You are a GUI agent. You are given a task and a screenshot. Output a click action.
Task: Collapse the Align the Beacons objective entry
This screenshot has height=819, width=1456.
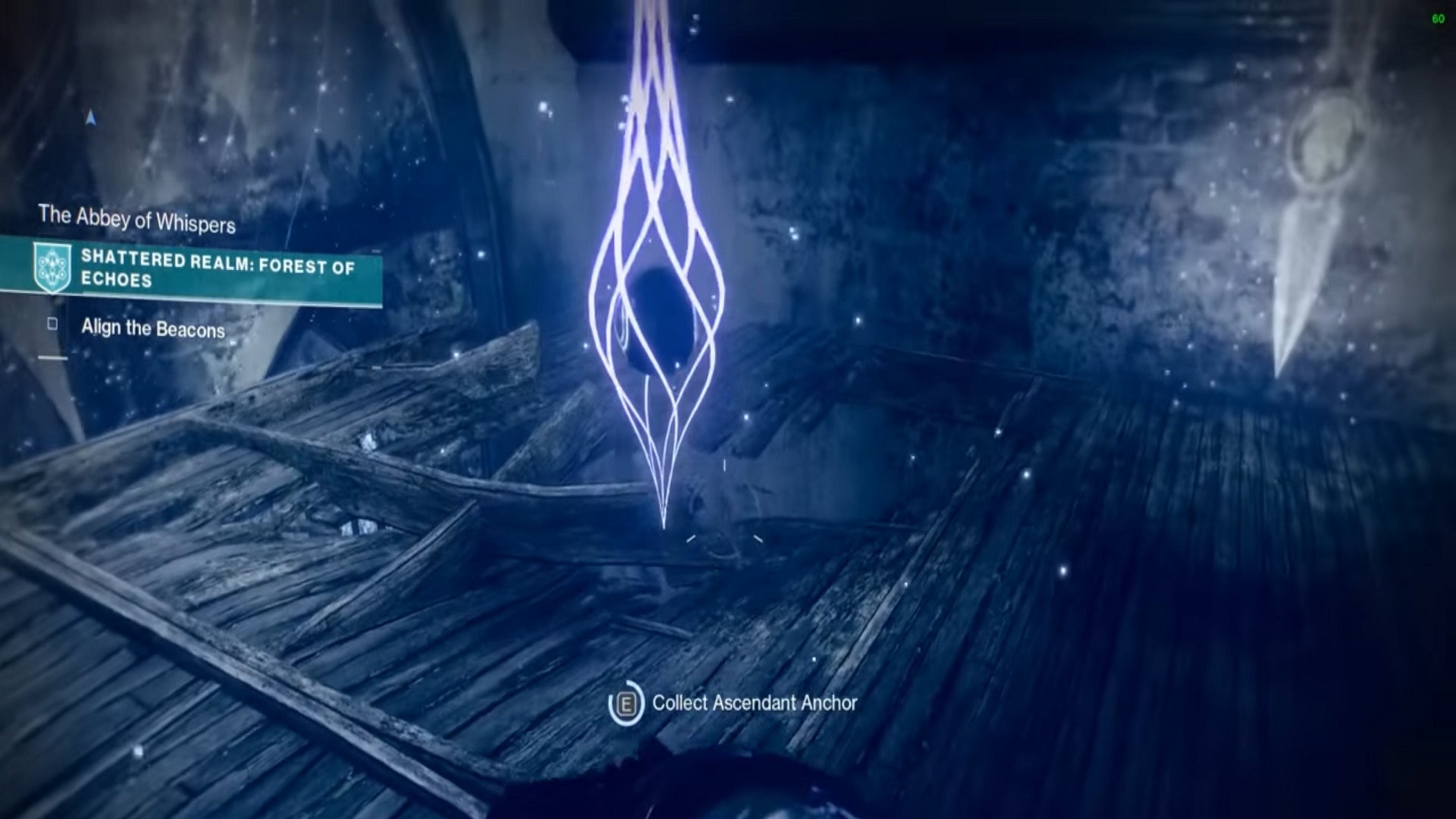[152, 329]
